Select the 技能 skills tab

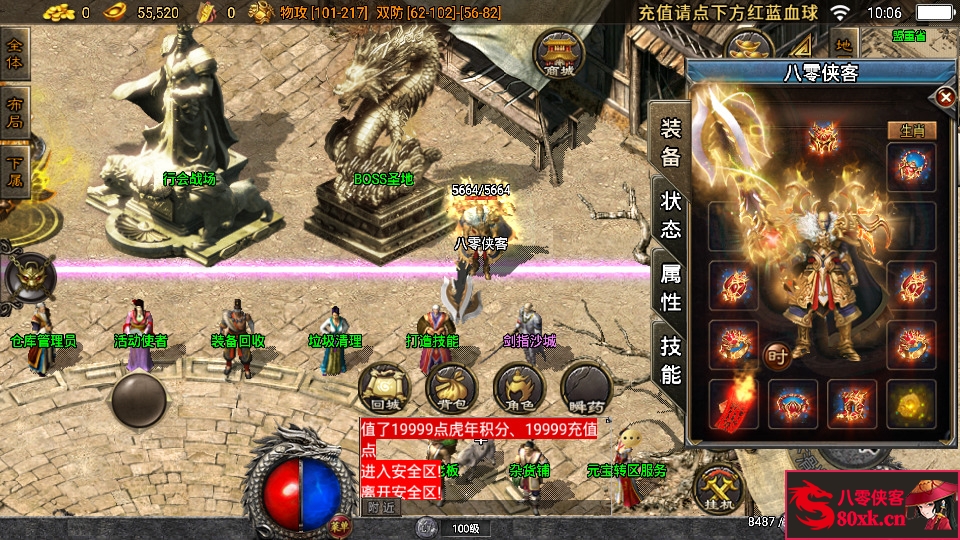(670, 359)
